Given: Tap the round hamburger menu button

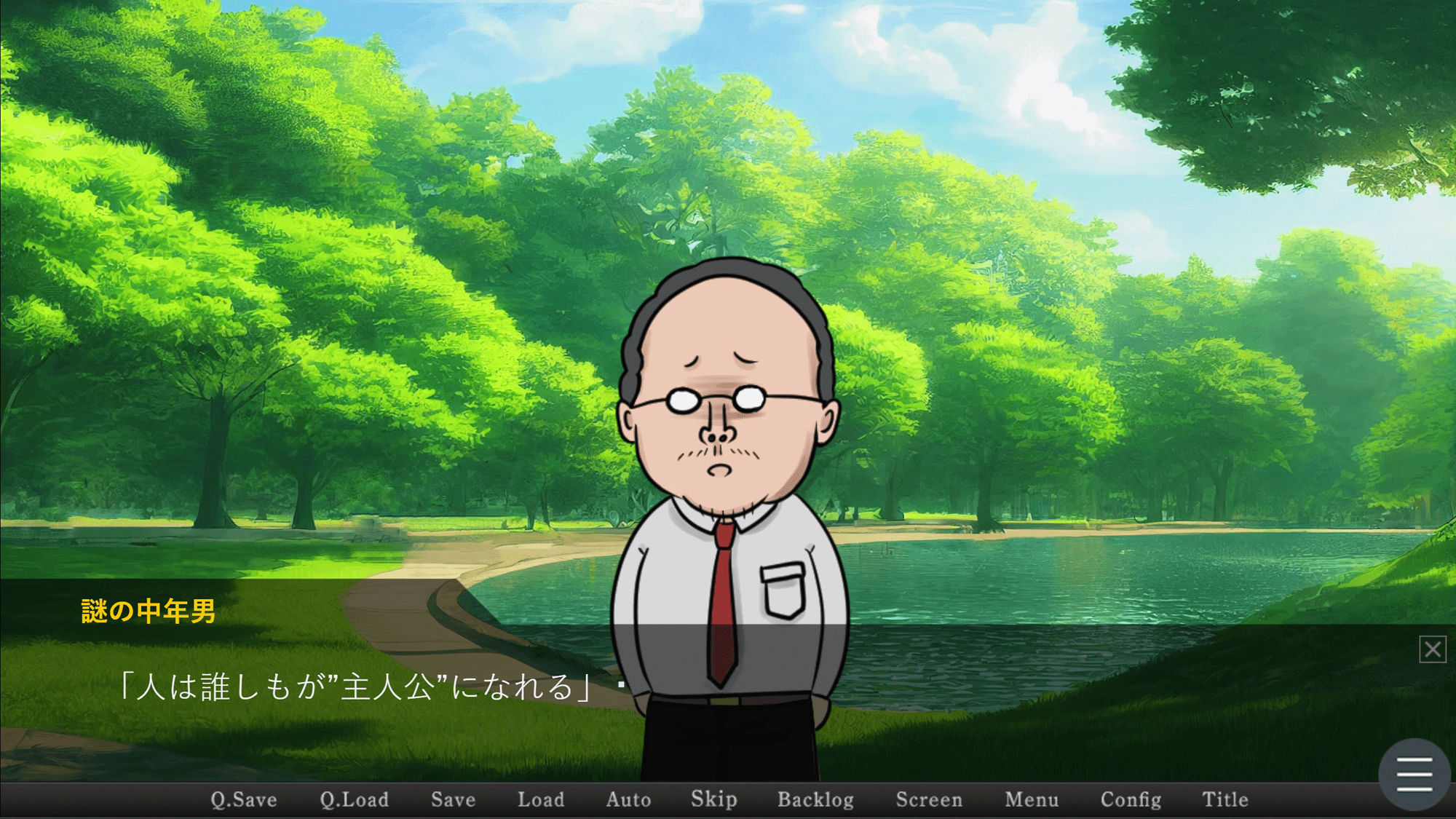Looking at the screenshot, I should 1415,774.
